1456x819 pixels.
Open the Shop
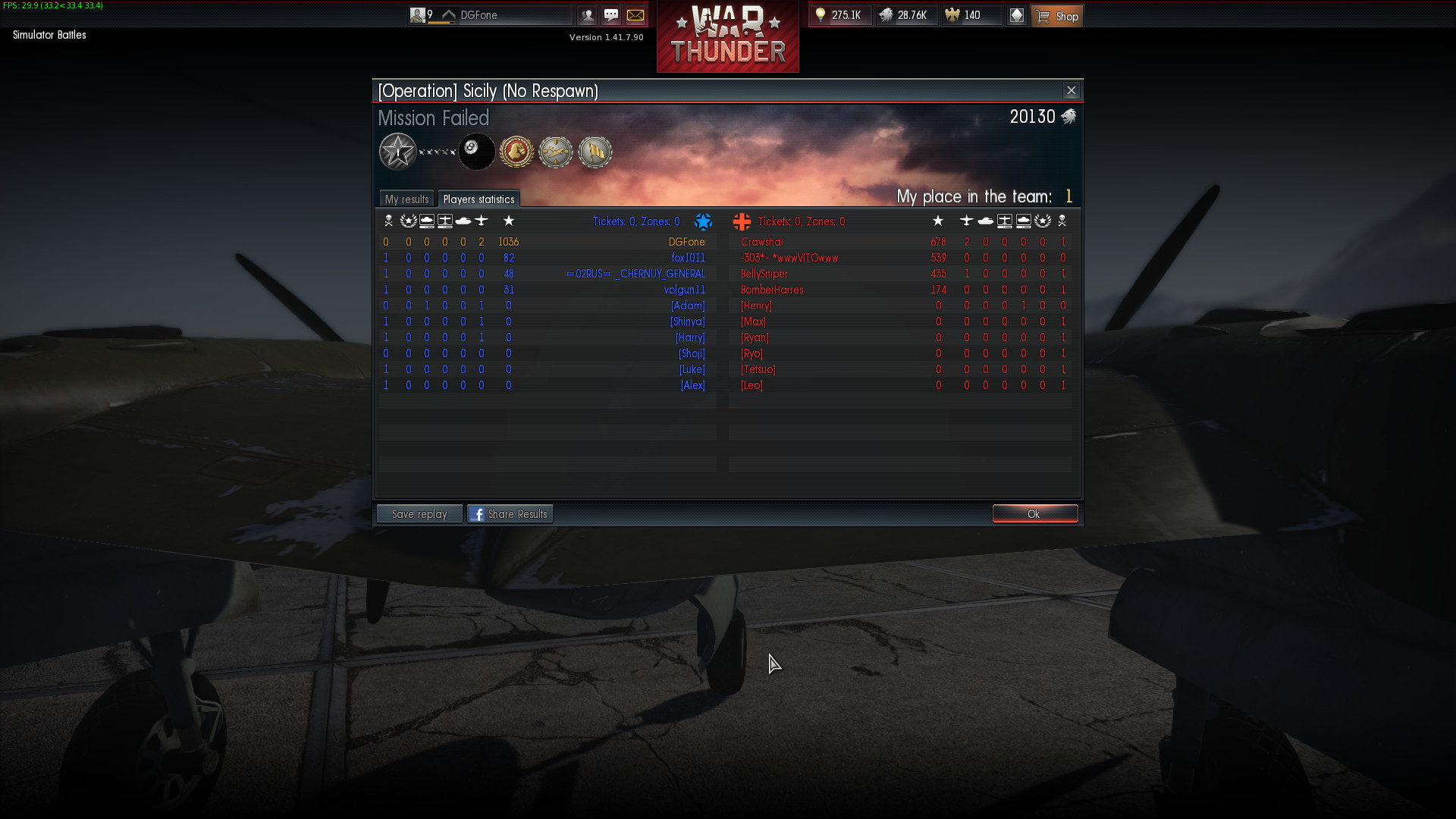(1057, 16)
